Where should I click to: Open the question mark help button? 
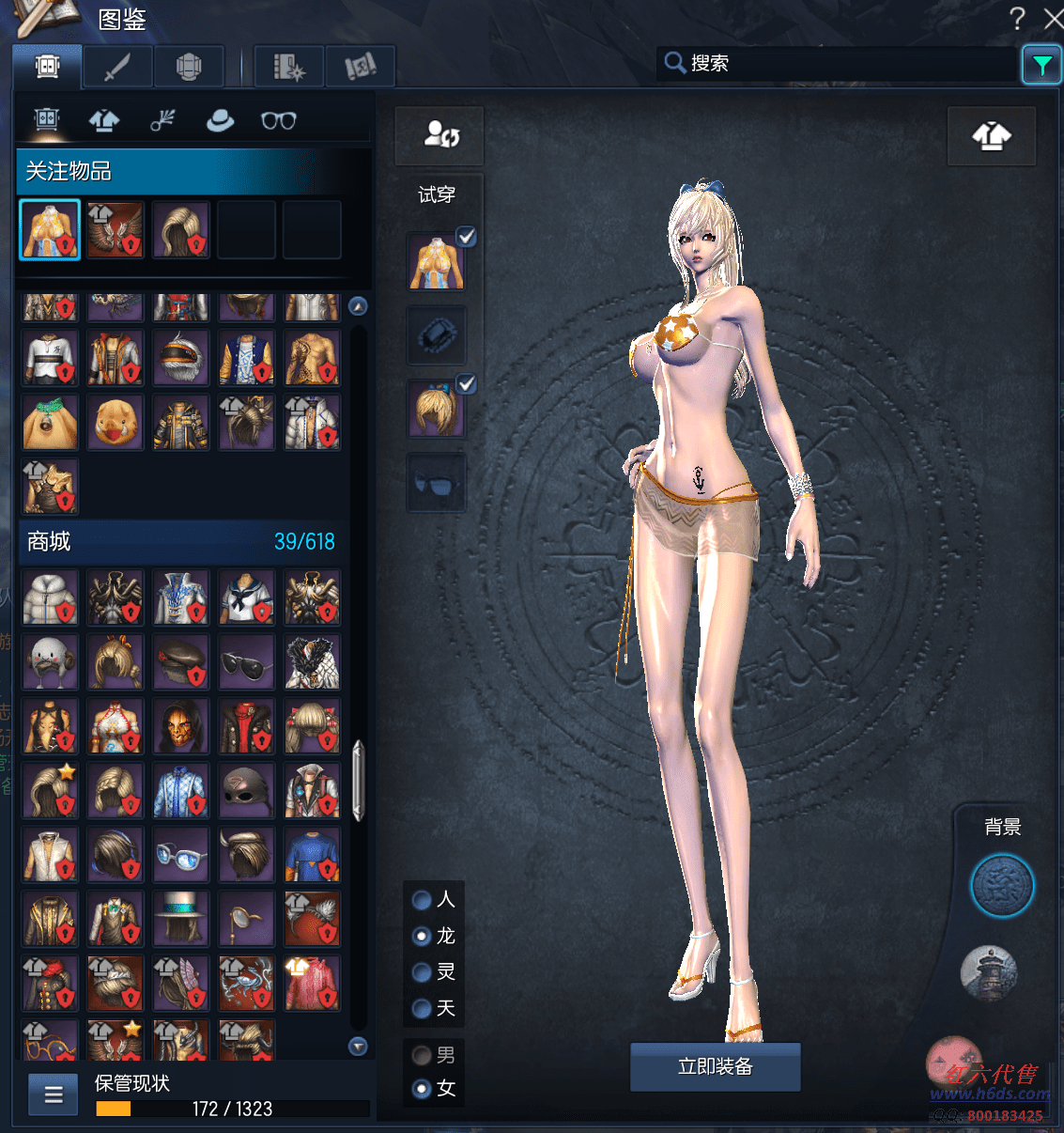tap(1017, 18)
